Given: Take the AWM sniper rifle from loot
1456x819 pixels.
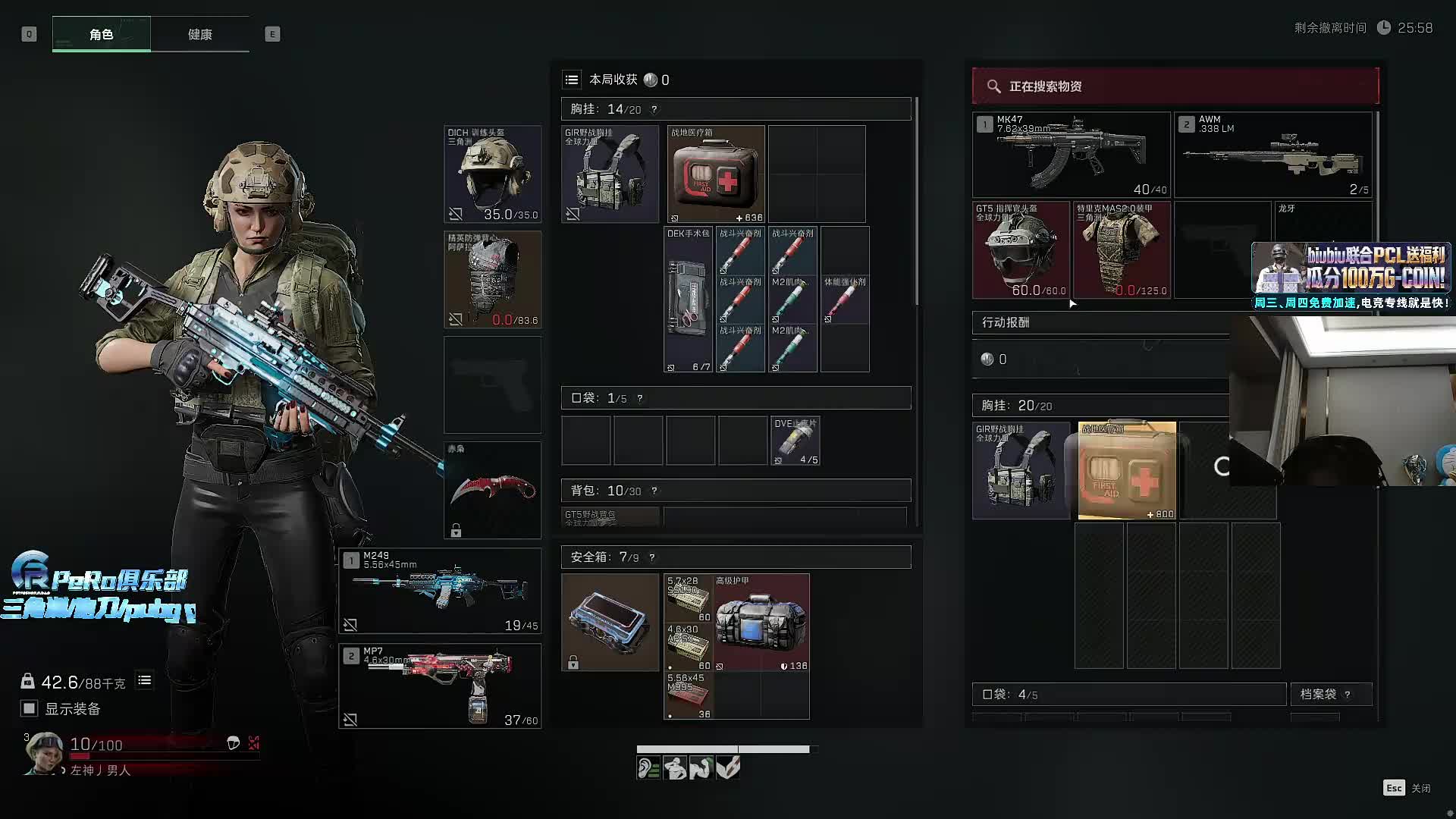Looking at the screenshot, I should coord(1274,155).
